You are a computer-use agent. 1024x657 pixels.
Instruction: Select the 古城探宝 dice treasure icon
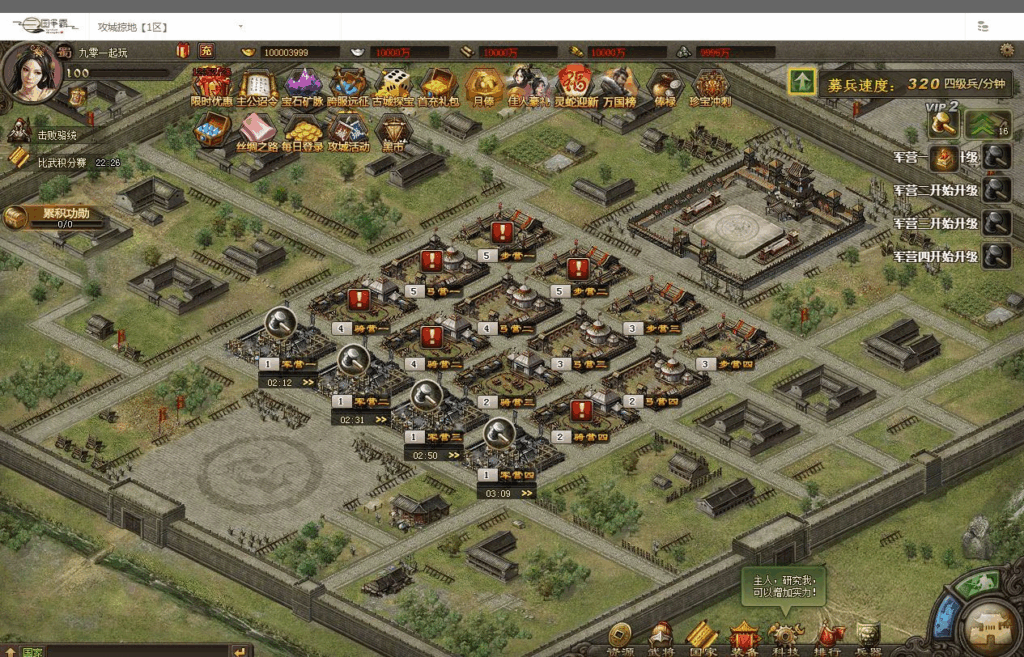pyautogui.click(x=393, y=84)
